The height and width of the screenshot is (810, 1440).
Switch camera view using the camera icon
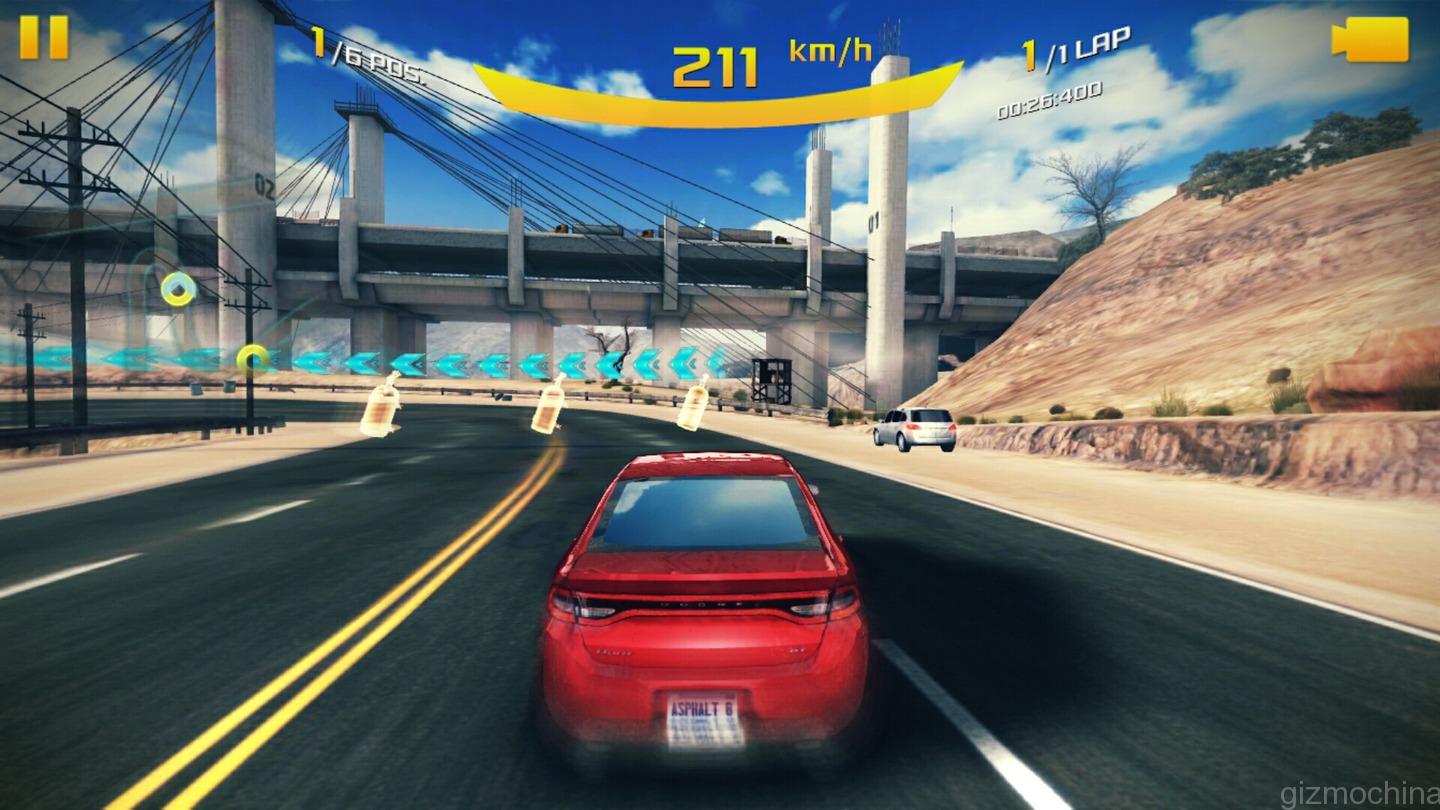[1371, 40]
